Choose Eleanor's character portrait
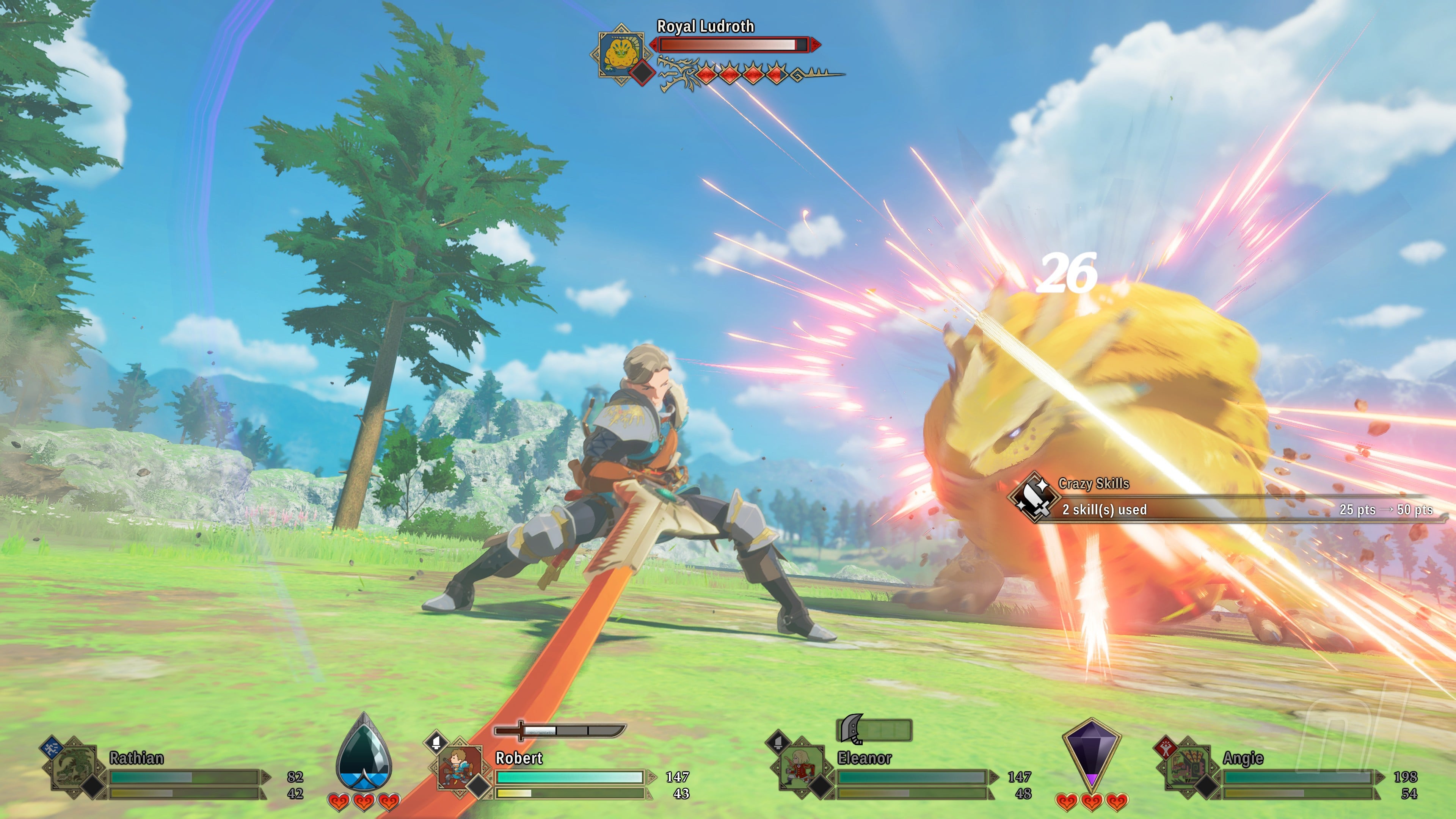 800,767
